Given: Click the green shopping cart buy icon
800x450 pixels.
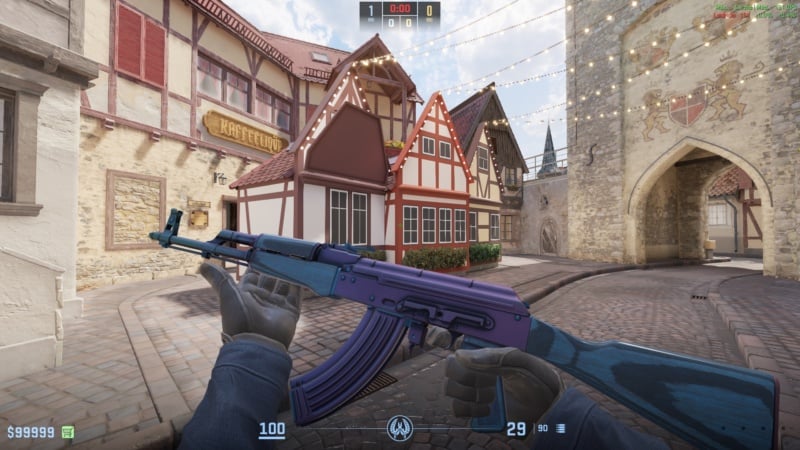Looking at the screenshot, I should pyautogui.click(x=68, y=432).
